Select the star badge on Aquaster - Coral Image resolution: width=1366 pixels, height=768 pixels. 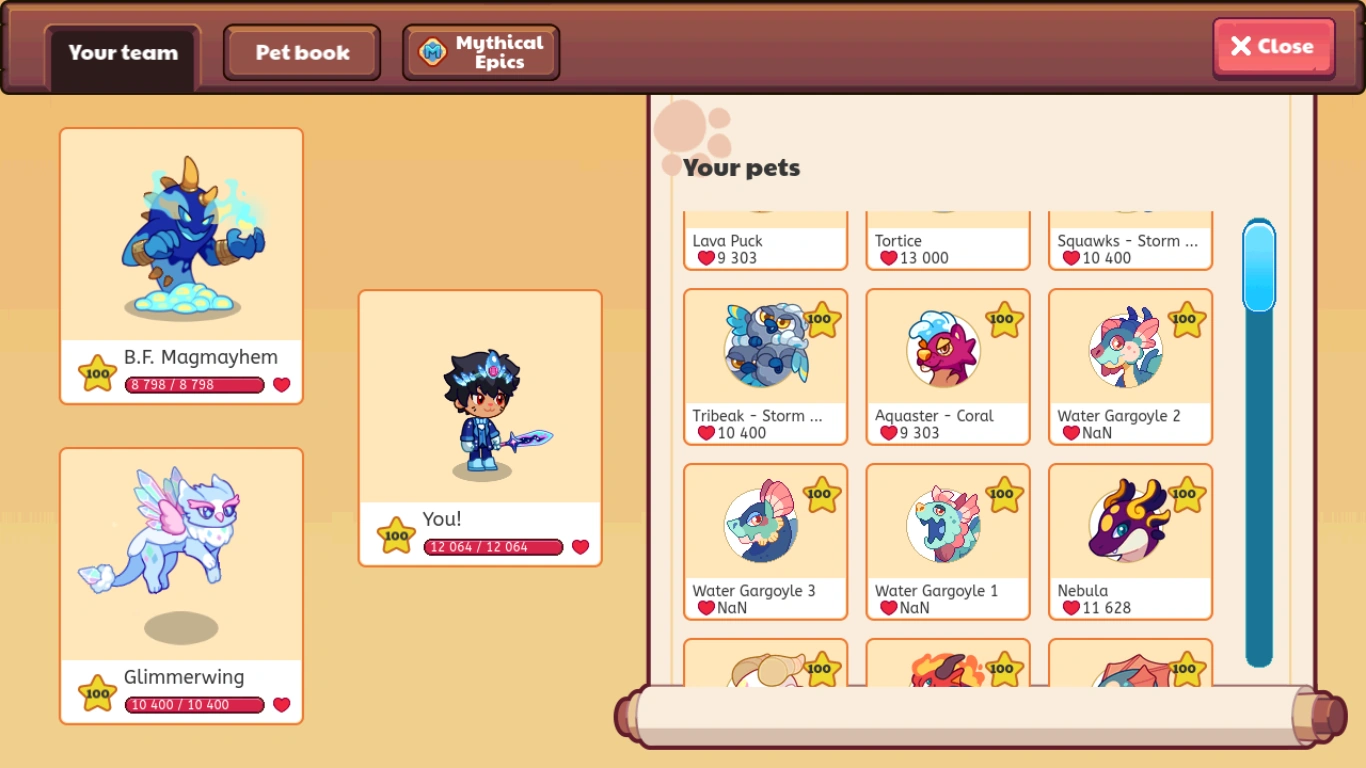(1002, 319)
